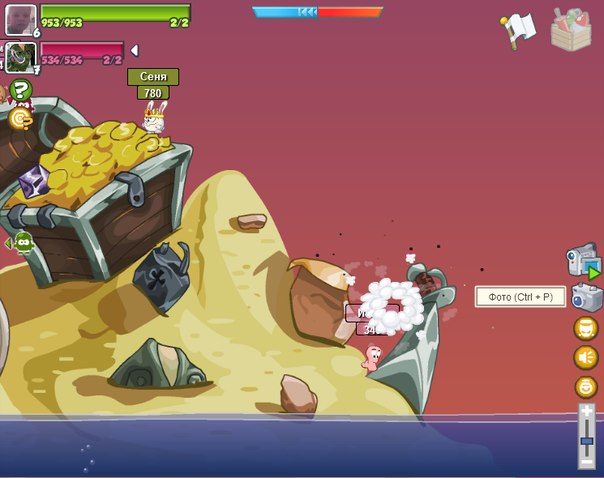Select the green monster opponent avatar
Viewport: 604px width, 478px height.
[x=20, y=56]
